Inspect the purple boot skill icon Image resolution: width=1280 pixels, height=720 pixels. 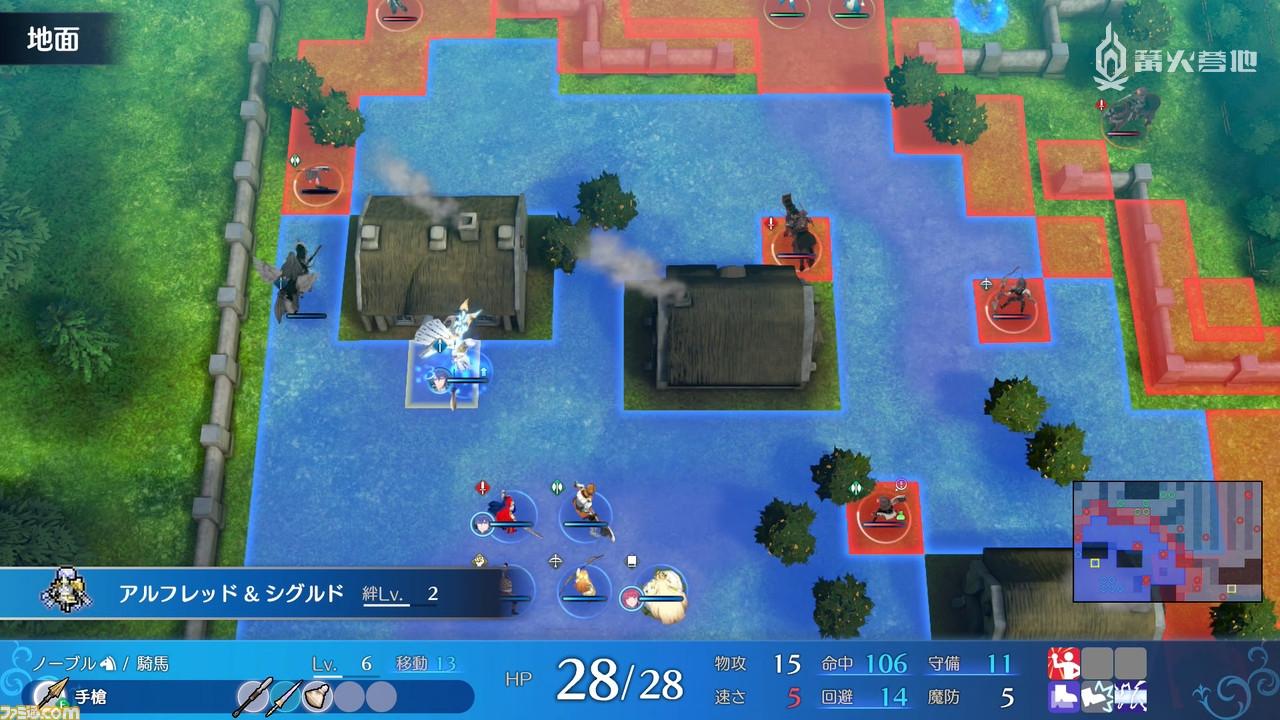[x=1063, y=695]
